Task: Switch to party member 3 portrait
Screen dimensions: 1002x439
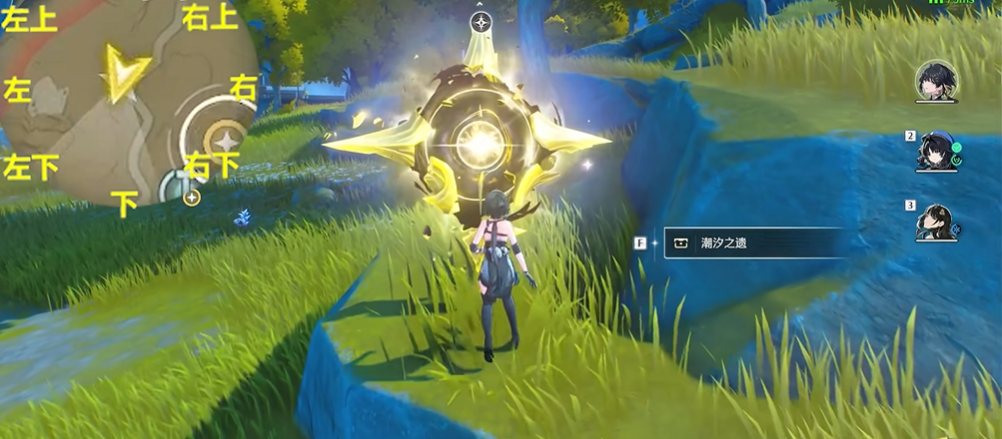Action: click(936, 222)
